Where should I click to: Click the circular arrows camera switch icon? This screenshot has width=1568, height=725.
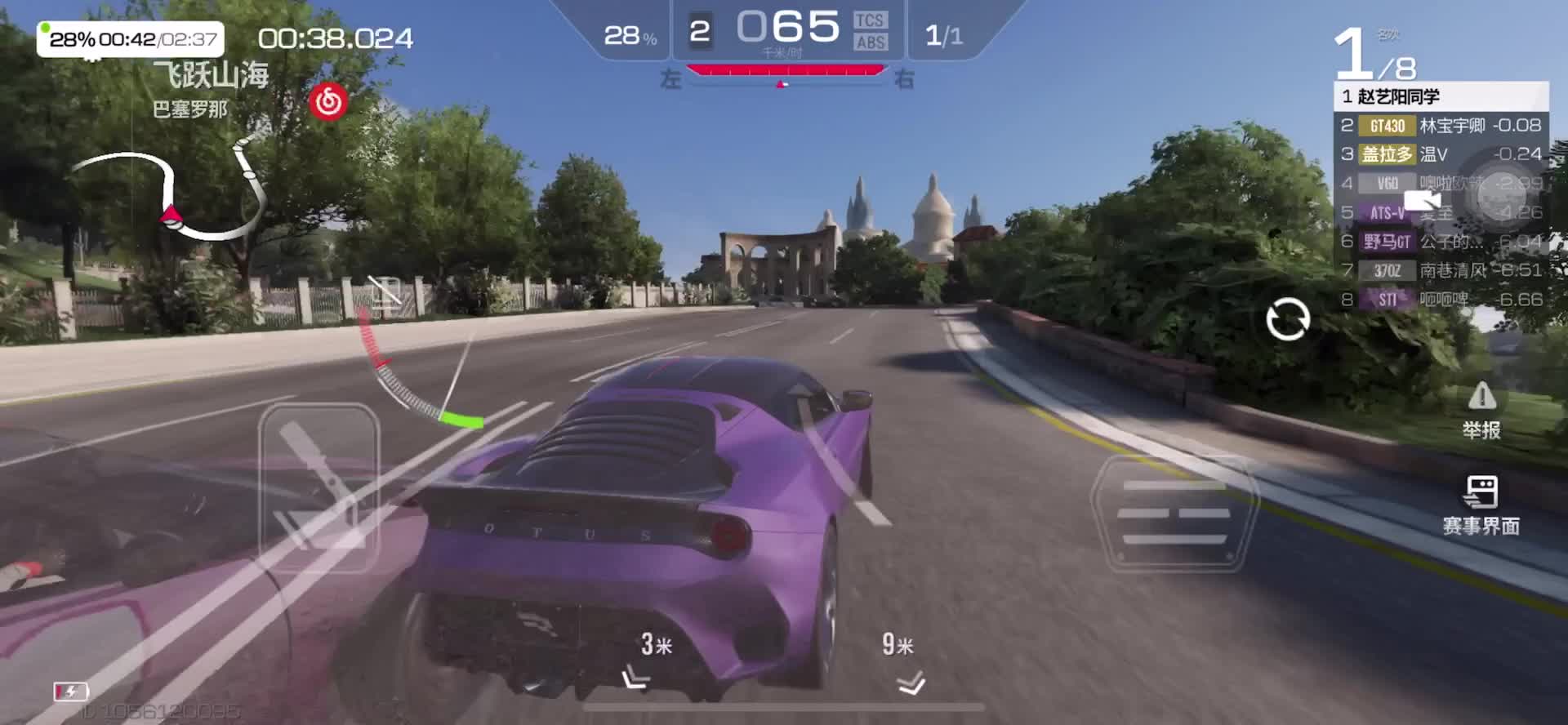[1288, 318]
